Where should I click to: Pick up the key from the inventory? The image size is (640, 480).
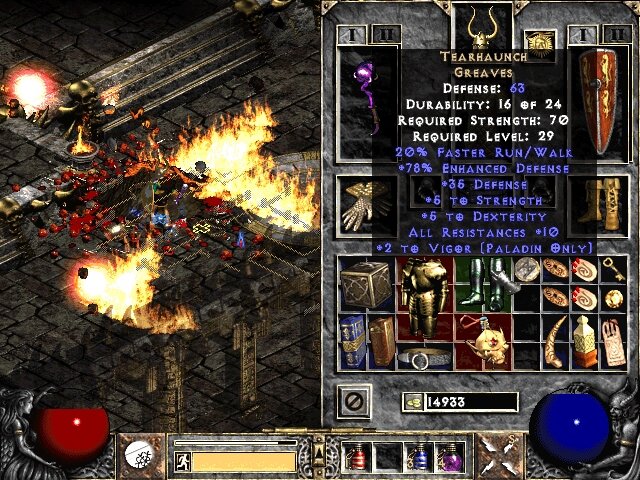coord(613,269)
